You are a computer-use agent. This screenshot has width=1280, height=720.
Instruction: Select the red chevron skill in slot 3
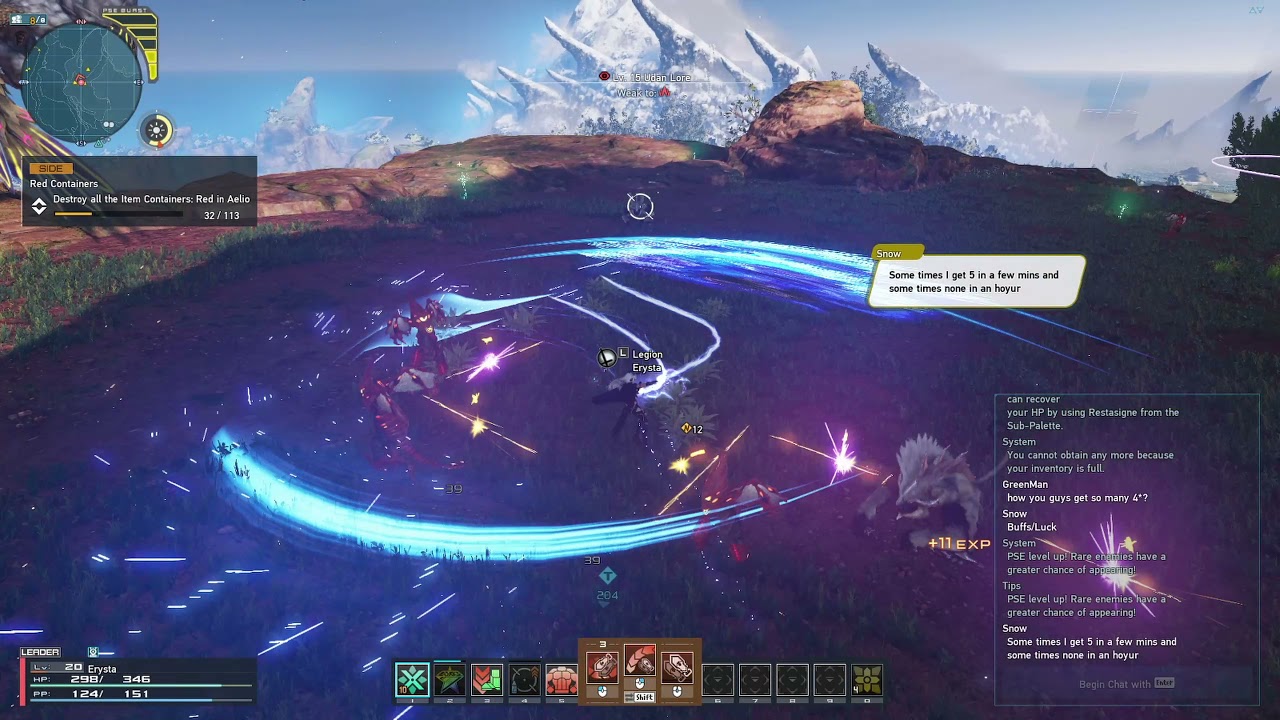[487, 680]
